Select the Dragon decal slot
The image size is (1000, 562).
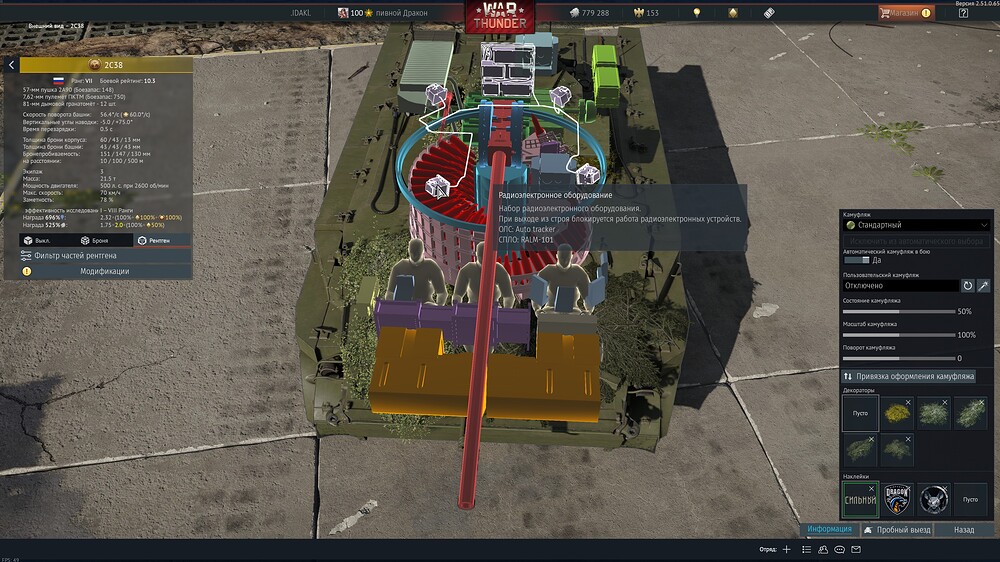tap(897, 498)
